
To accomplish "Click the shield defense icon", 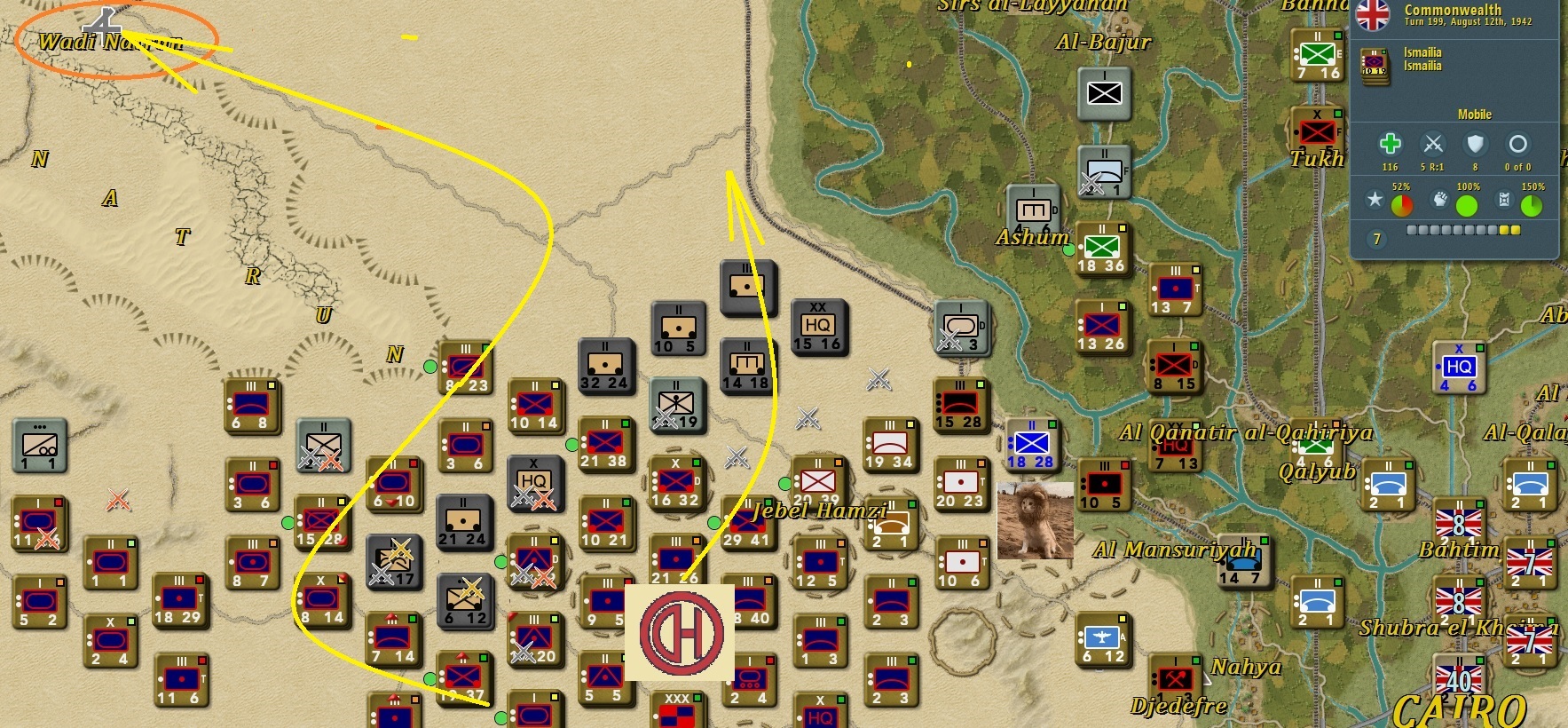I will [1476, 142].
